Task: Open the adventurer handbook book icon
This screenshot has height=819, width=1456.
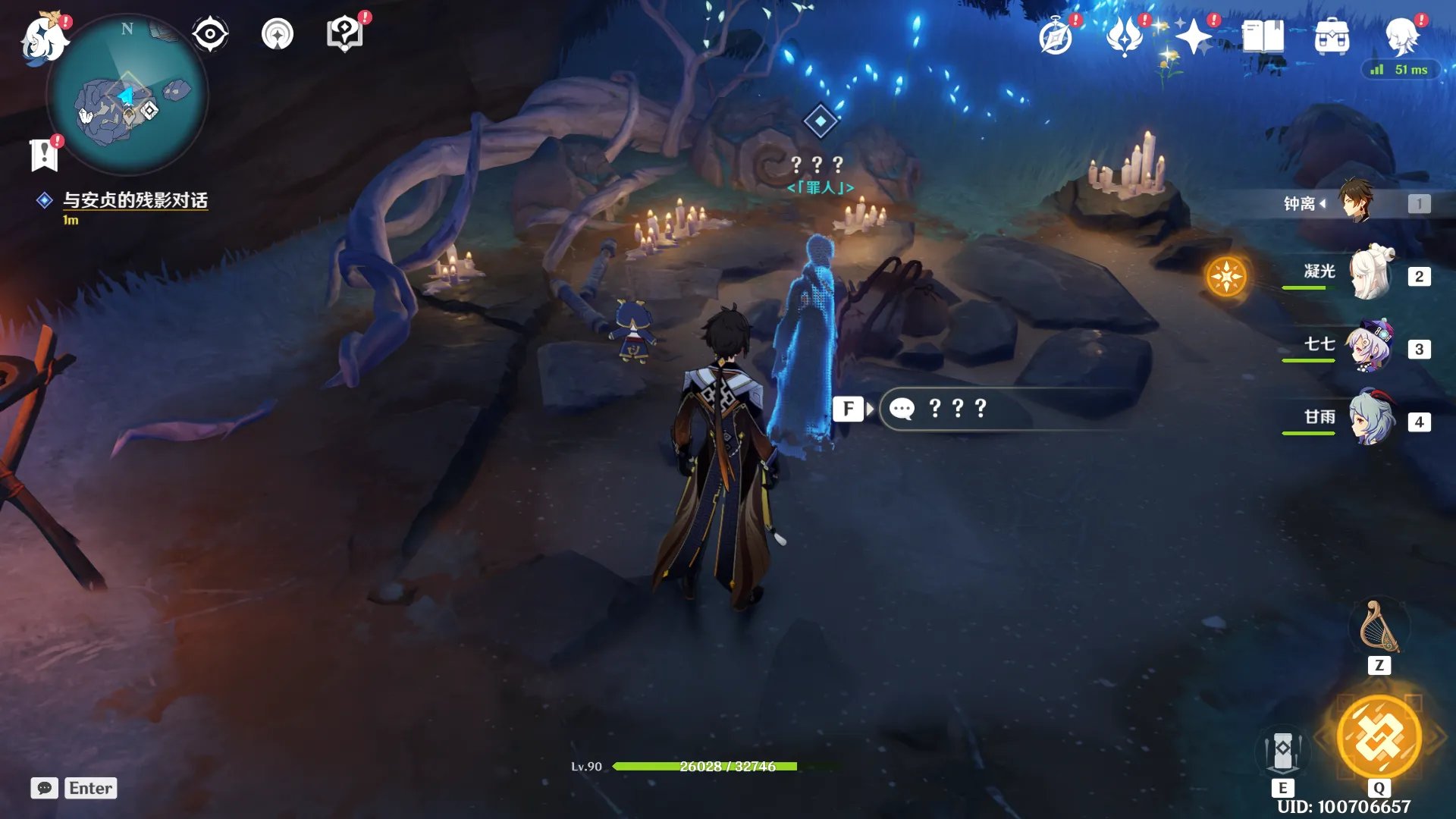Action: [1263, 37]
